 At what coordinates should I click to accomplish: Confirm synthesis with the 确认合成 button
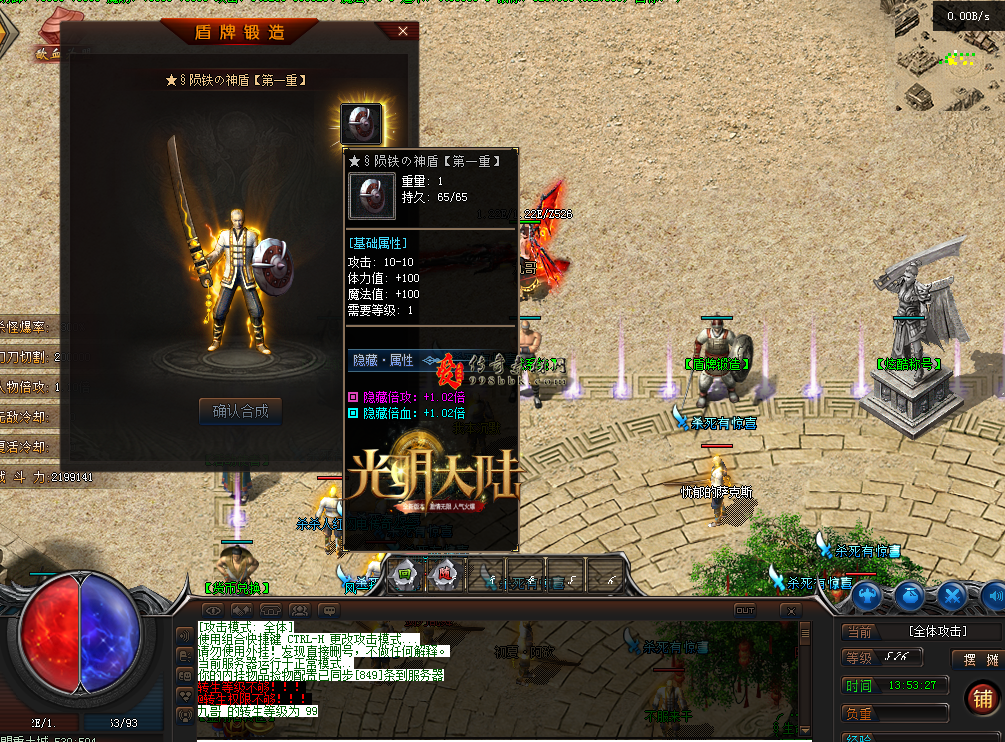pyautogui.click(x=240, y=410)
